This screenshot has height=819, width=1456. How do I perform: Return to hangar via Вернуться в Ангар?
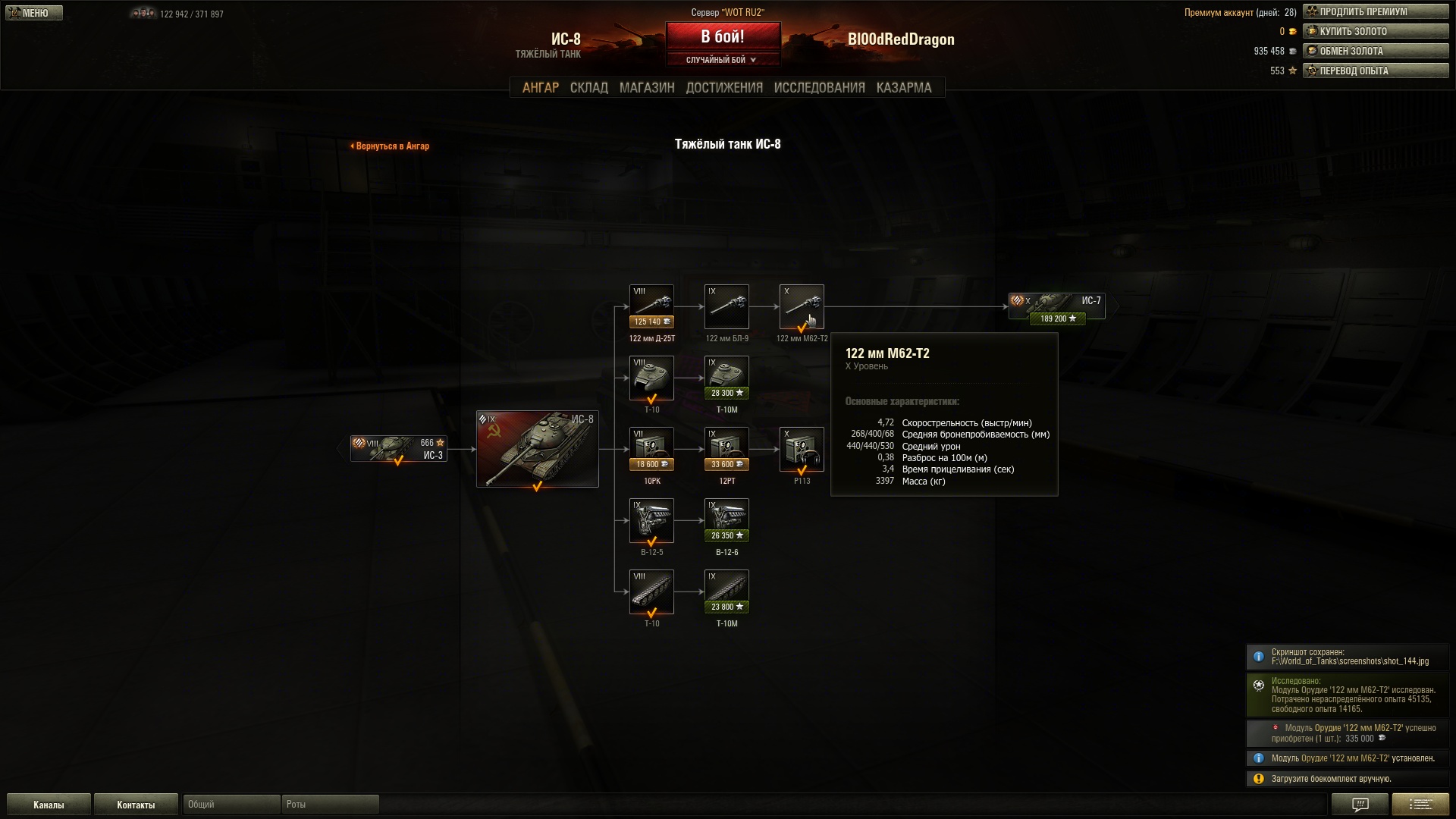pyautogui.click(x=391, y=146)
